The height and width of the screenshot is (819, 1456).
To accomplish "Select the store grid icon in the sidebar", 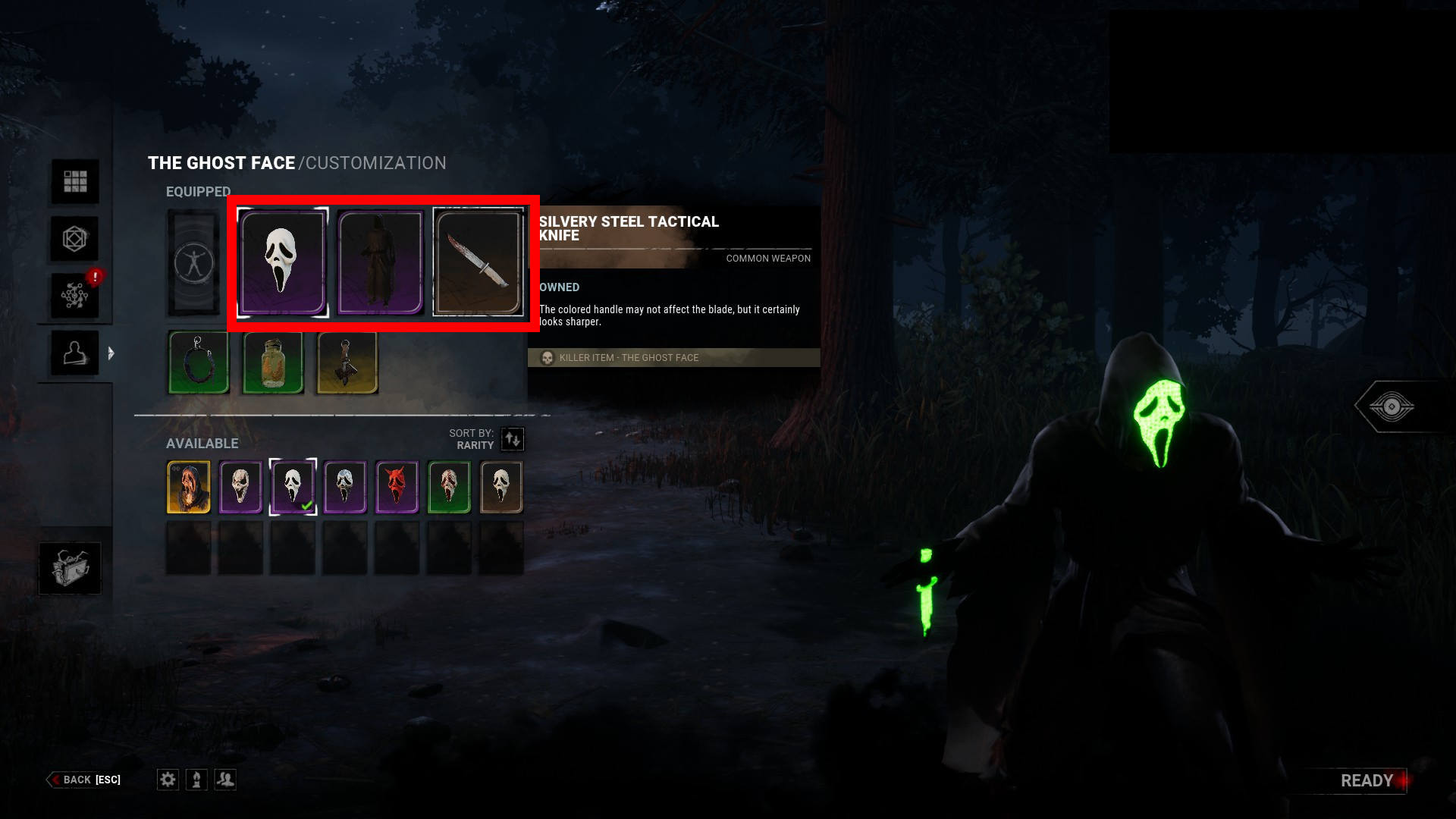I will 74,182.
